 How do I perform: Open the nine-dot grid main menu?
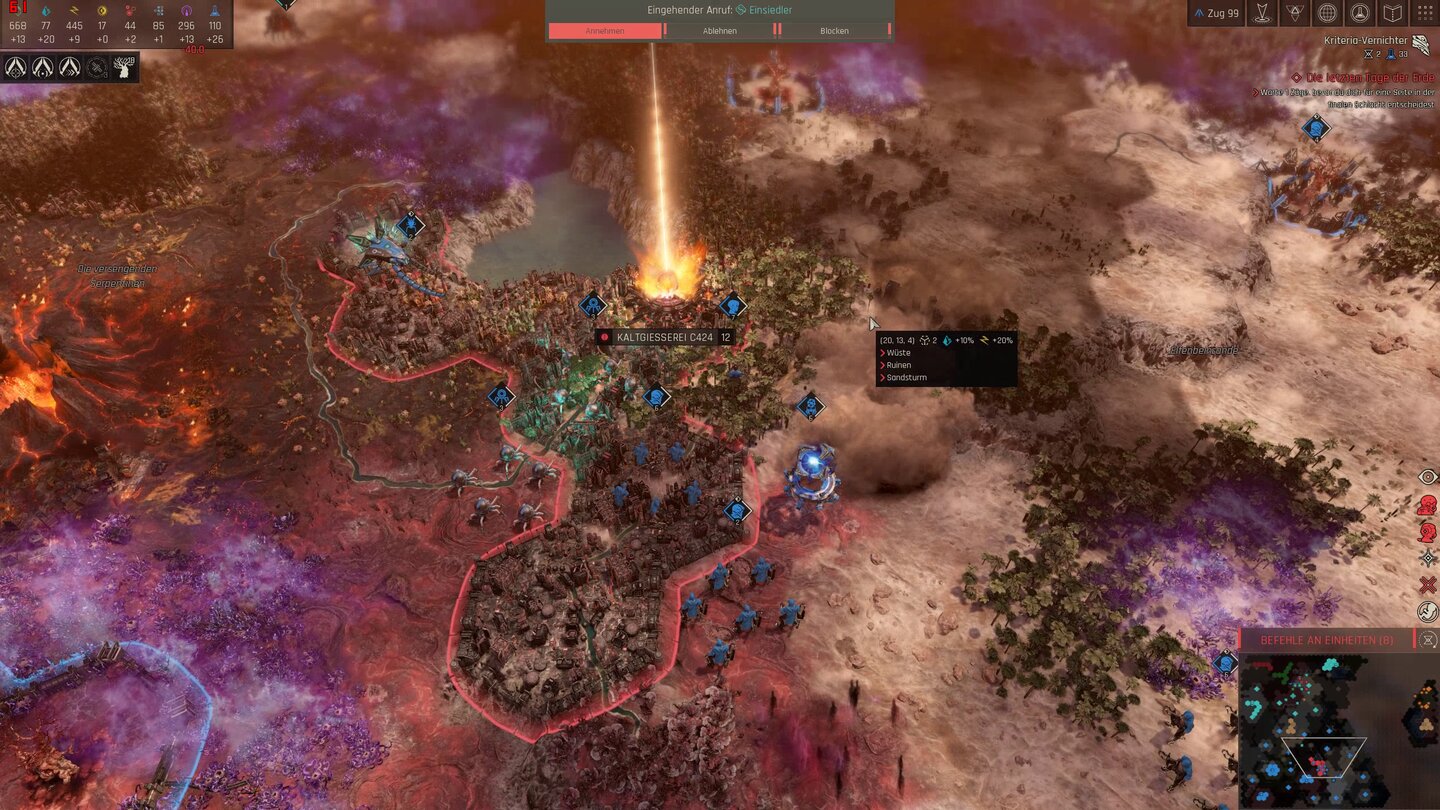tap(1424, 13)
